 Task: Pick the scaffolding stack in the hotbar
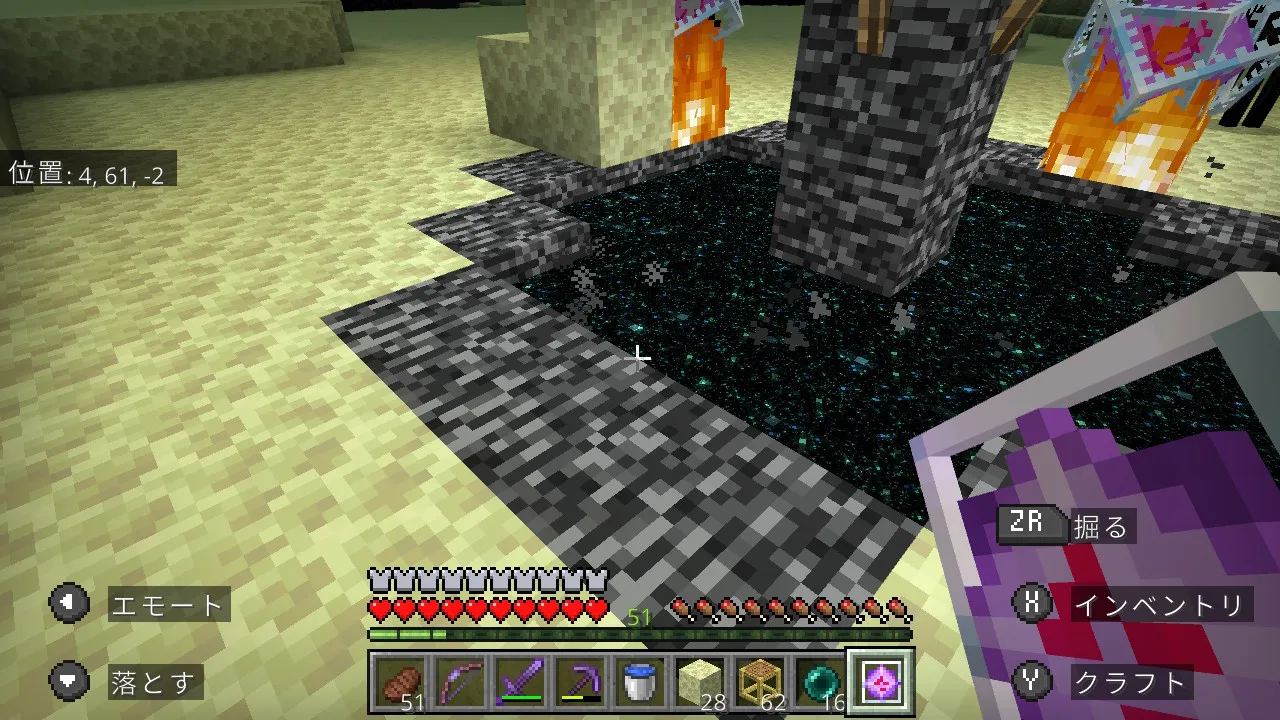759,684
